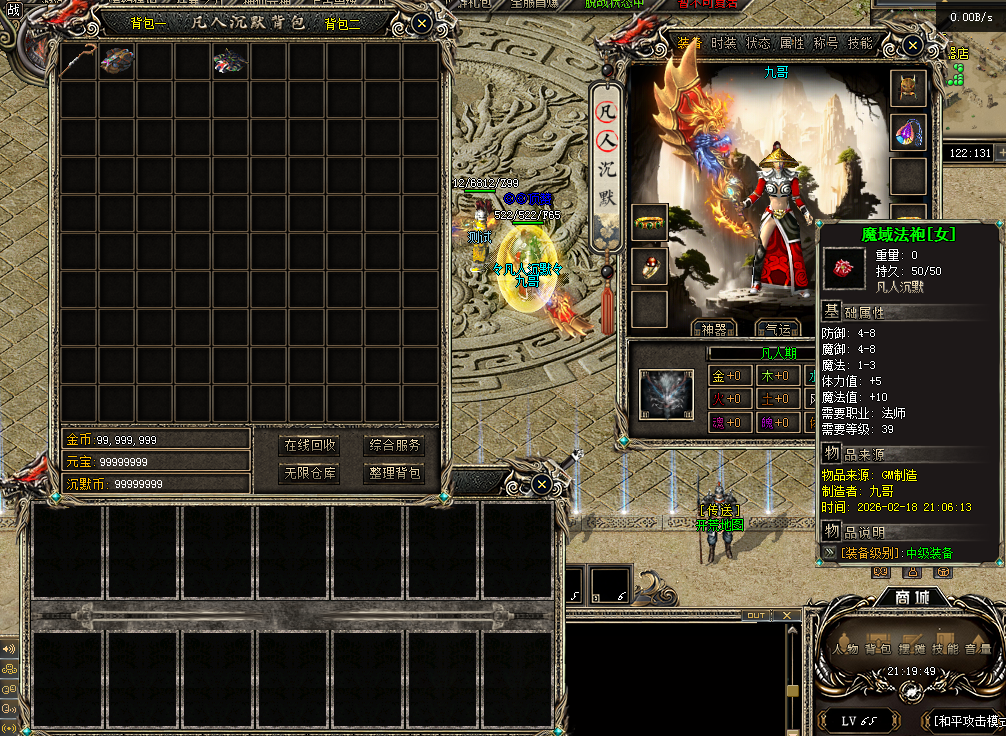Open the 气运 fortune button
Viewport: 1006px width, 736px height.
click(777, 329)
